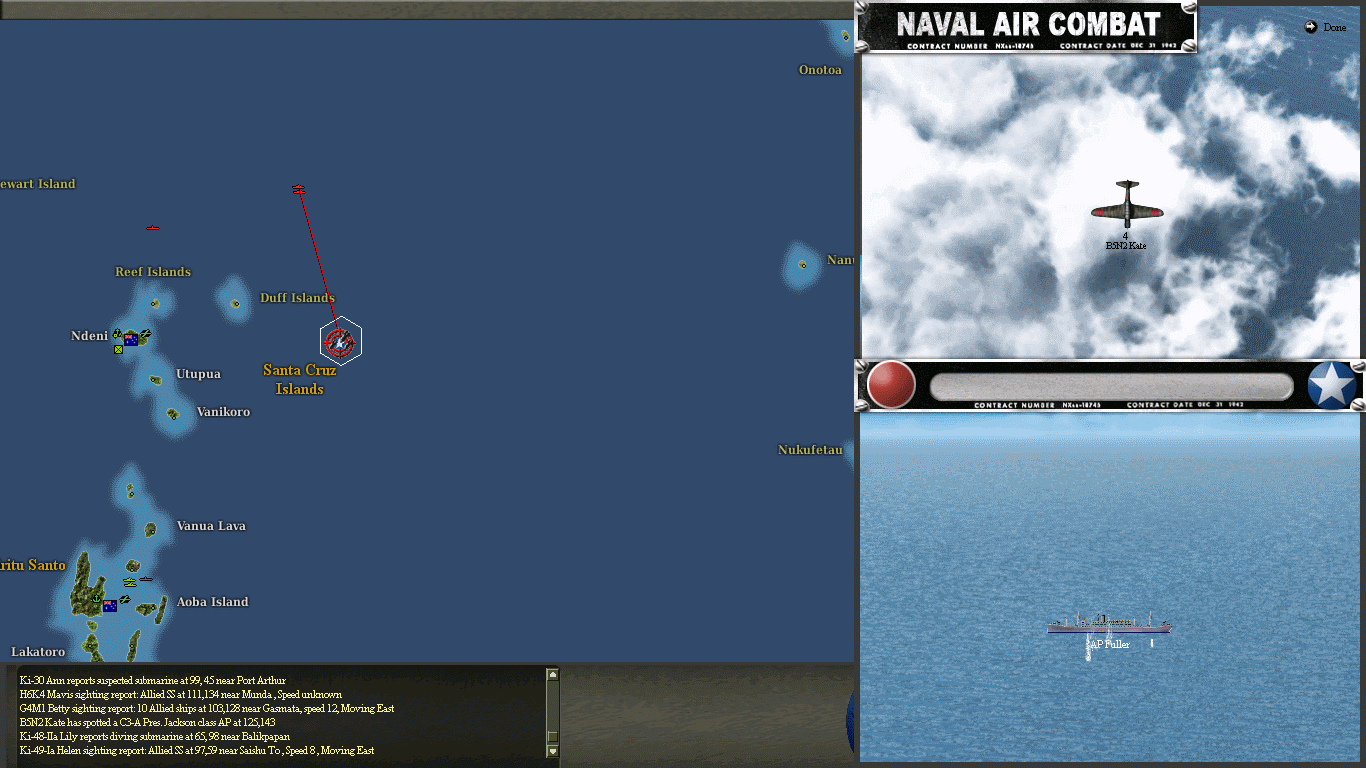The width and height of the screenshot is (1366, 768).
Task: Select the yellow task force marker below Ndeni
Action: pos(118,349)
